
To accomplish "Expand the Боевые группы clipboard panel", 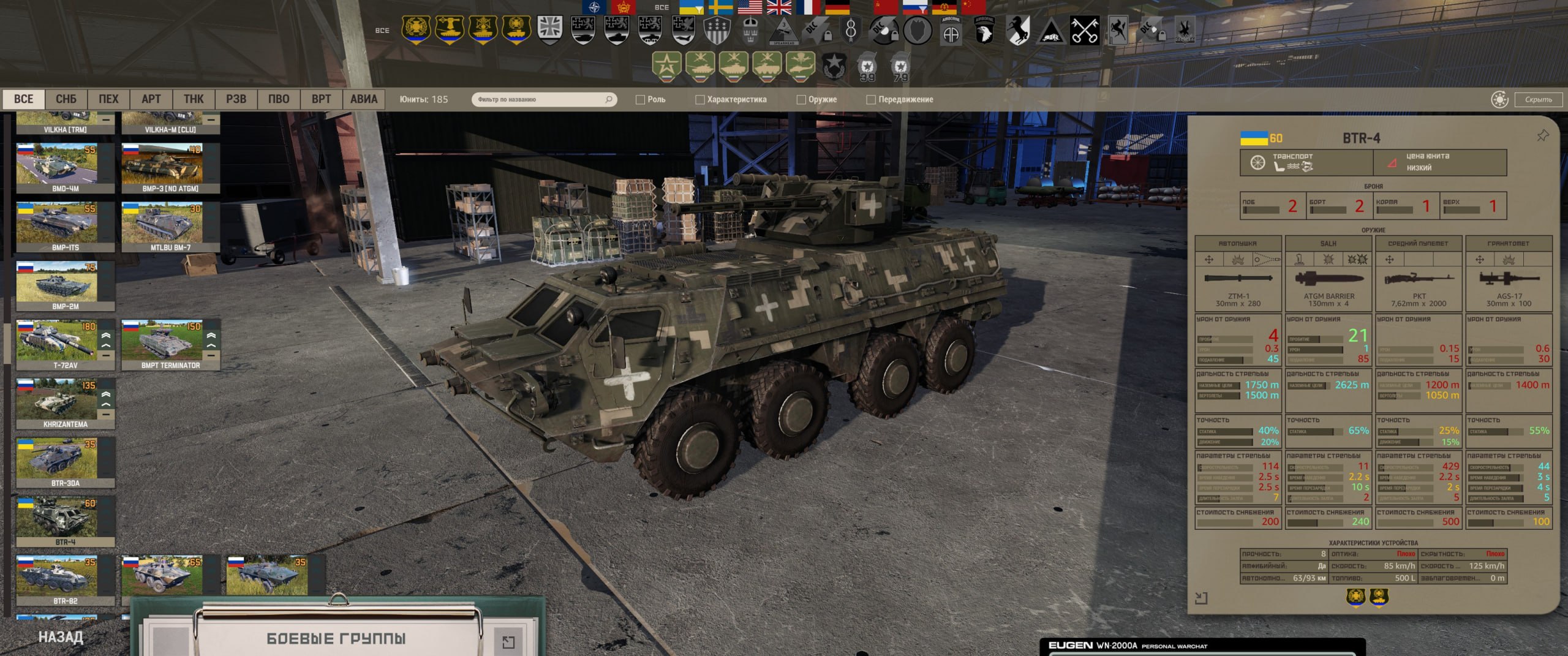I will coord(508,641).
